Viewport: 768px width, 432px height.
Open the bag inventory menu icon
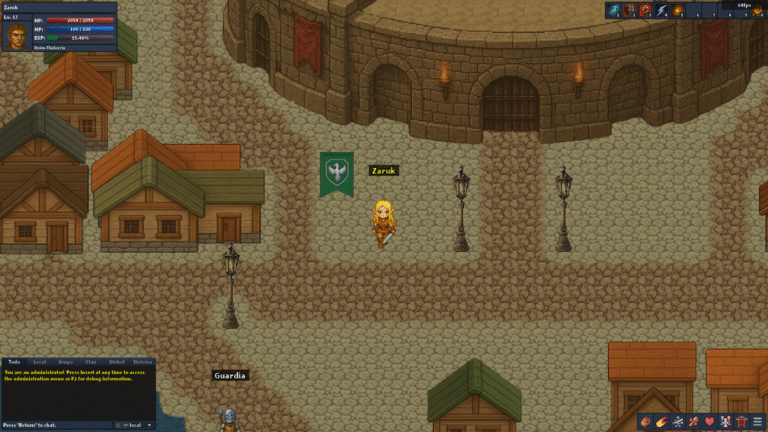645,422
